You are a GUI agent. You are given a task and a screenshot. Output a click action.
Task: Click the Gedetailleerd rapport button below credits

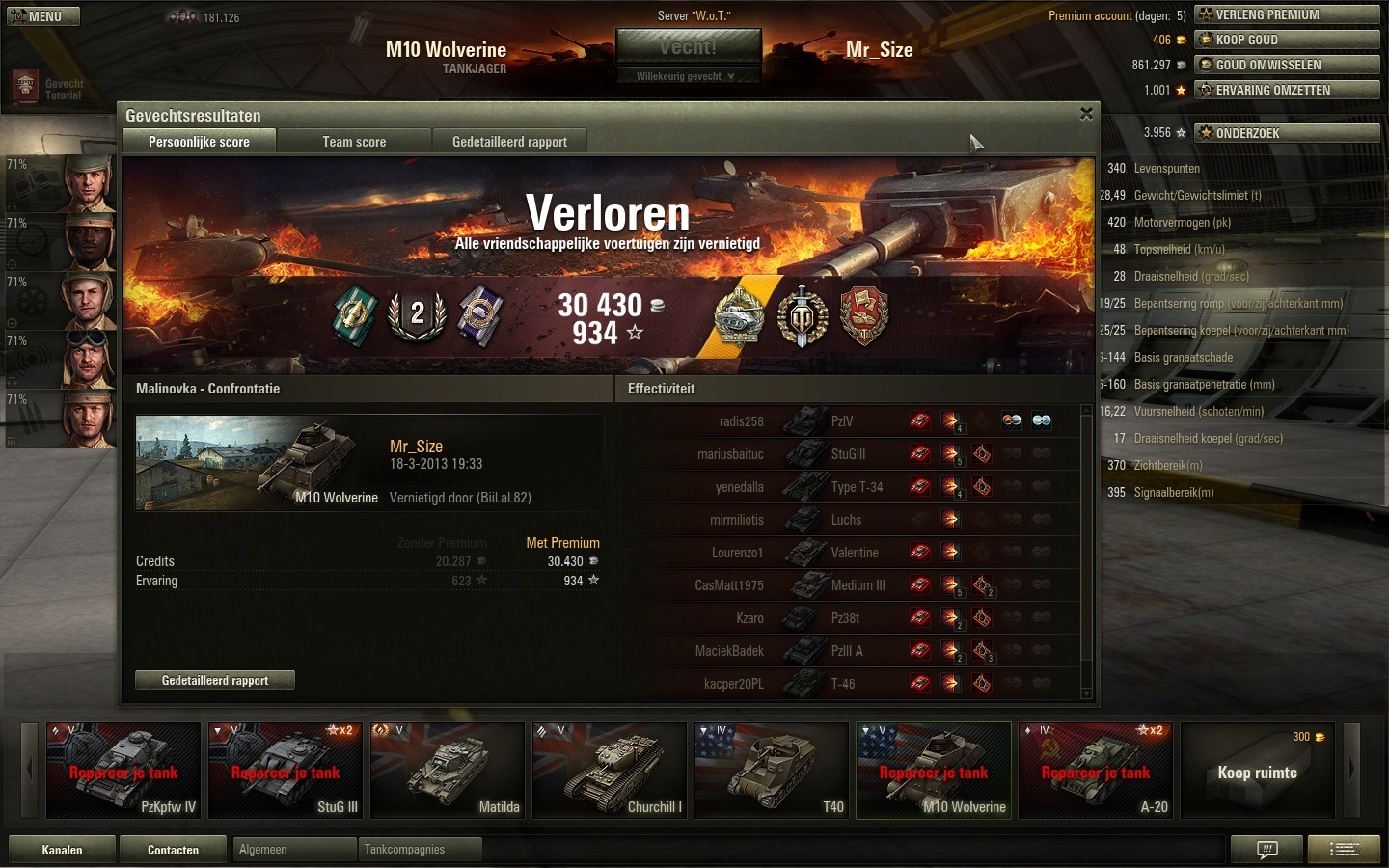coord(215,680)
